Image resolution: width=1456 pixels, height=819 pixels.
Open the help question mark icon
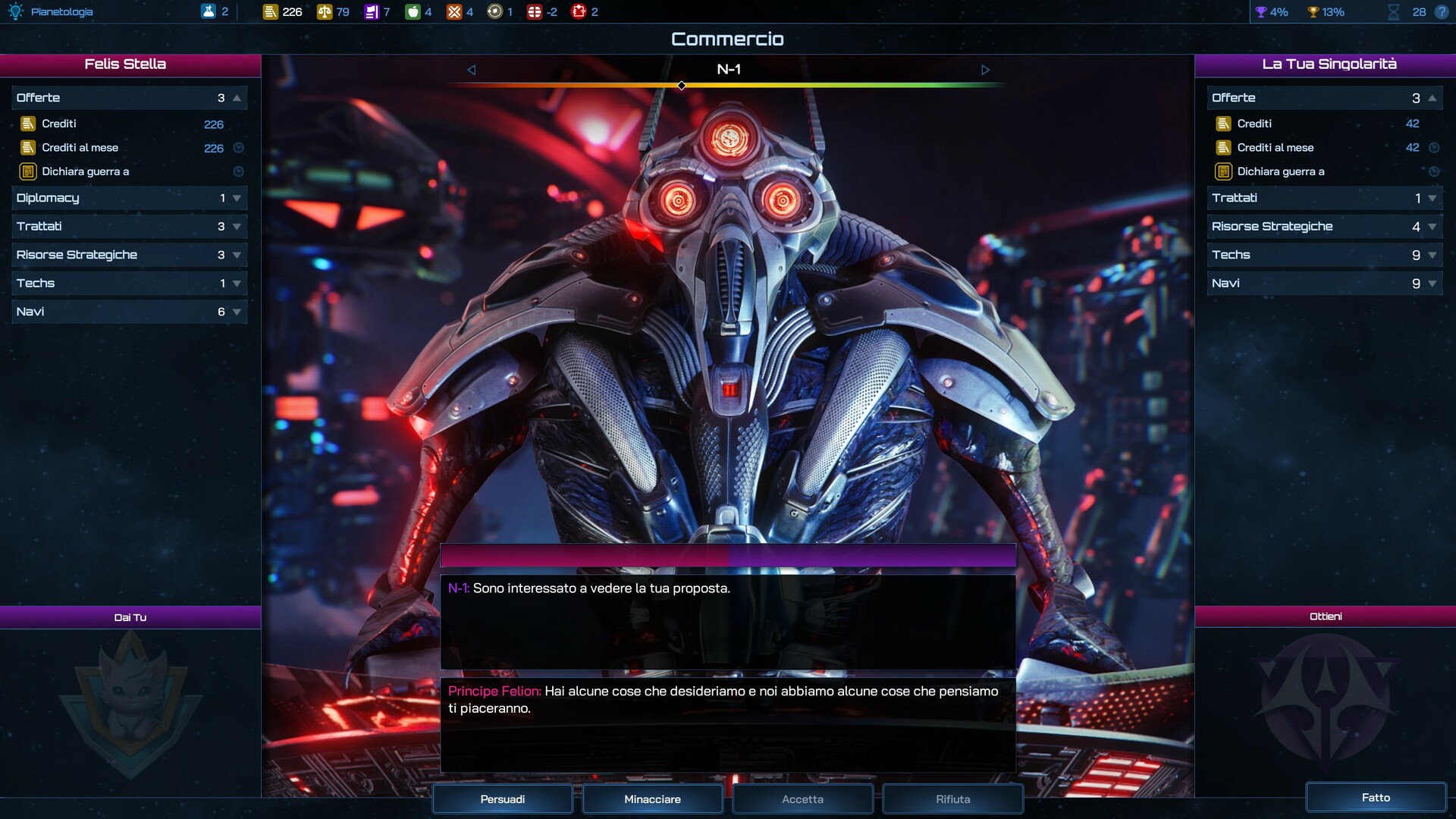pos(1442,12)
